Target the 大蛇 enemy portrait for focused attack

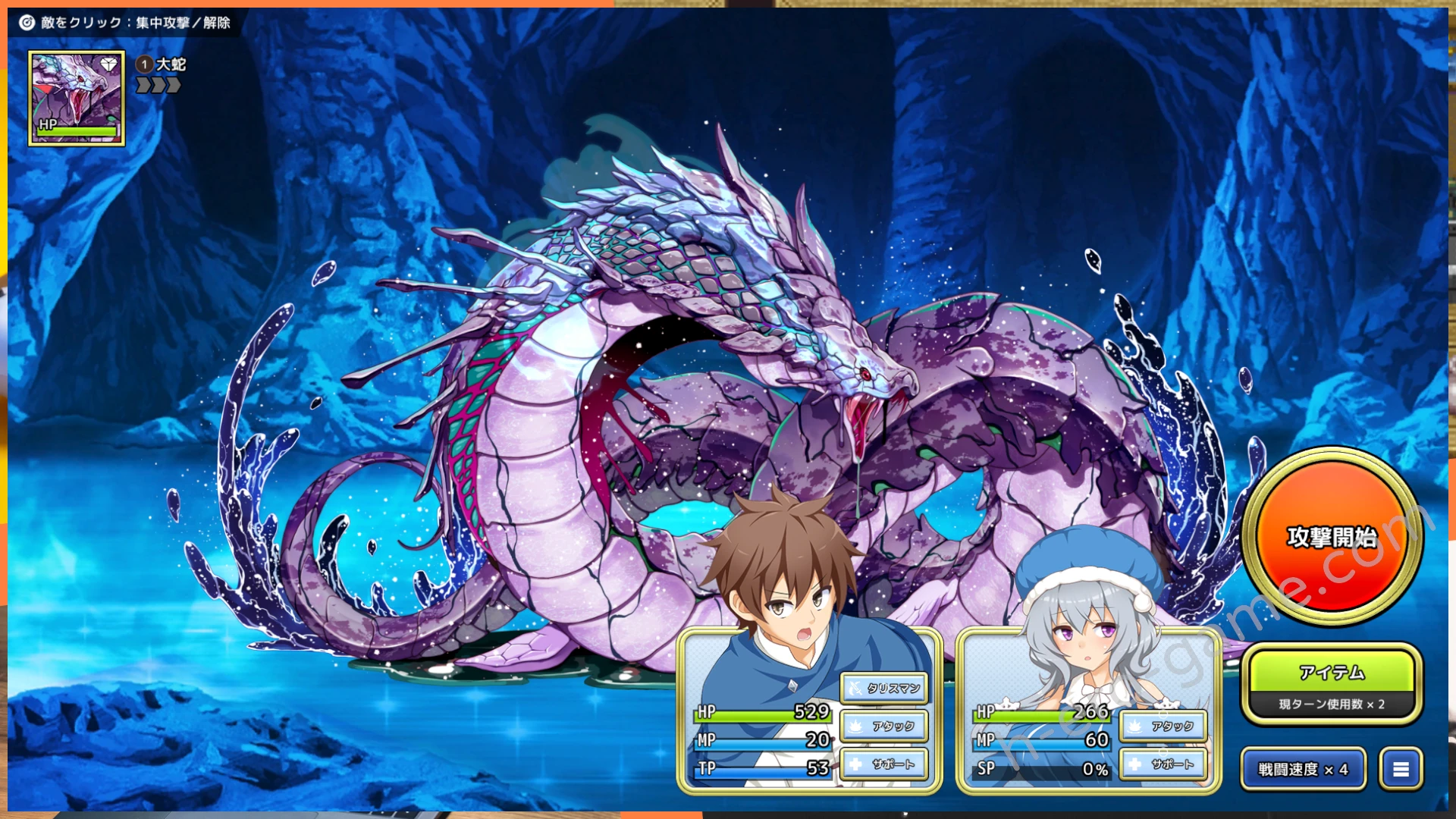(x=77, y=98)
